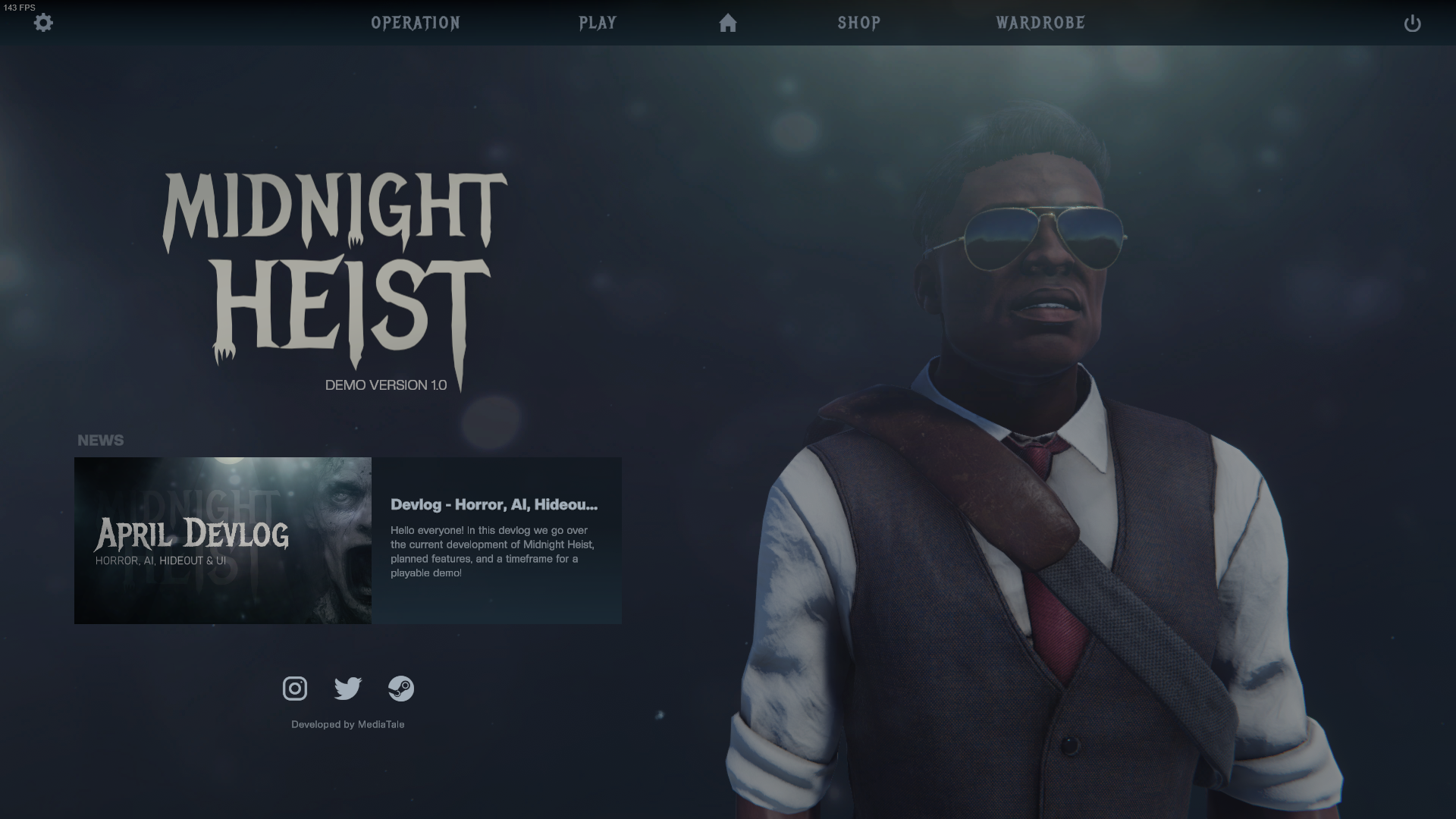Click the Developed by MediaTale credit
This screenshot has height=819, width=1456.
tap(349, 724)
